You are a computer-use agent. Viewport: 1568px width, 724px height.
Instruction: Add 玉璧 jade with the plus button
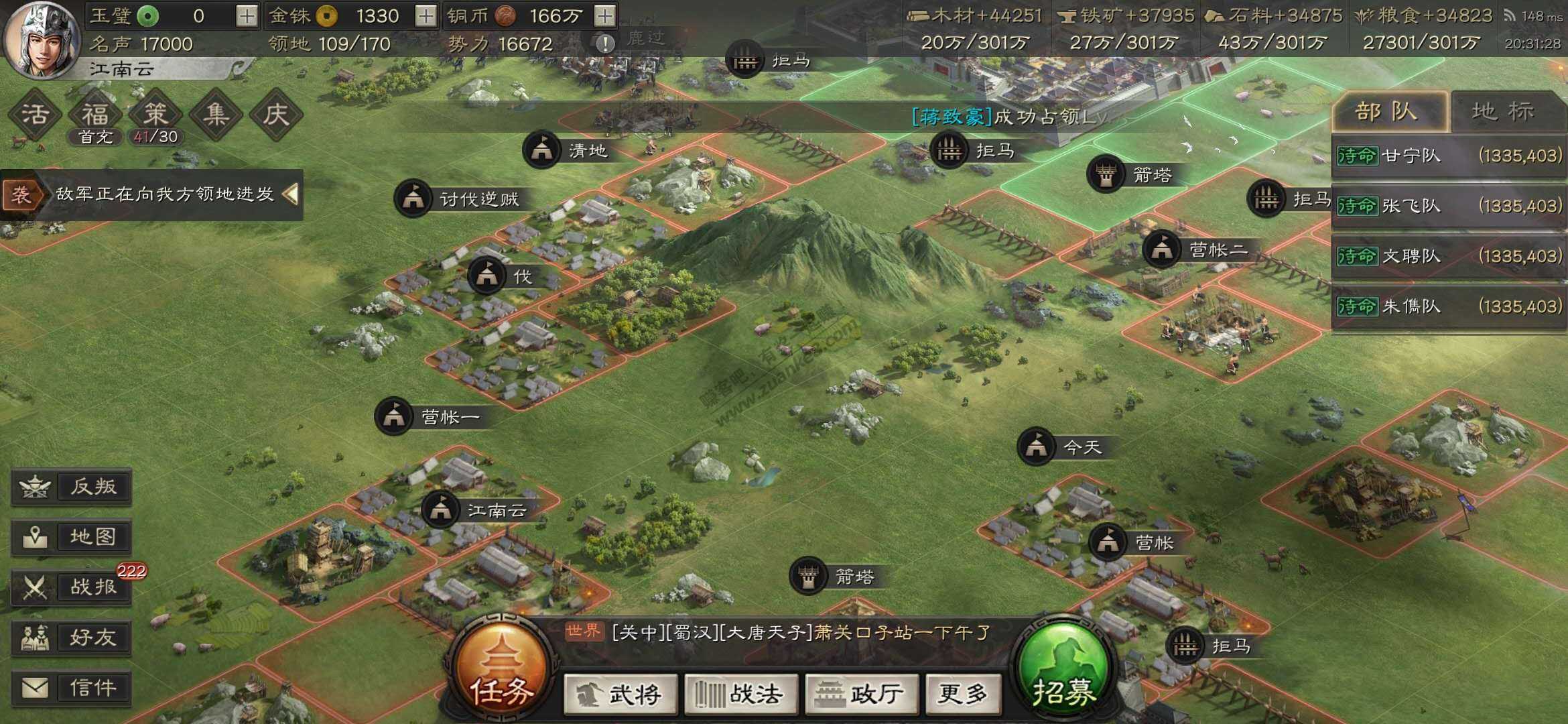[247, 16]
